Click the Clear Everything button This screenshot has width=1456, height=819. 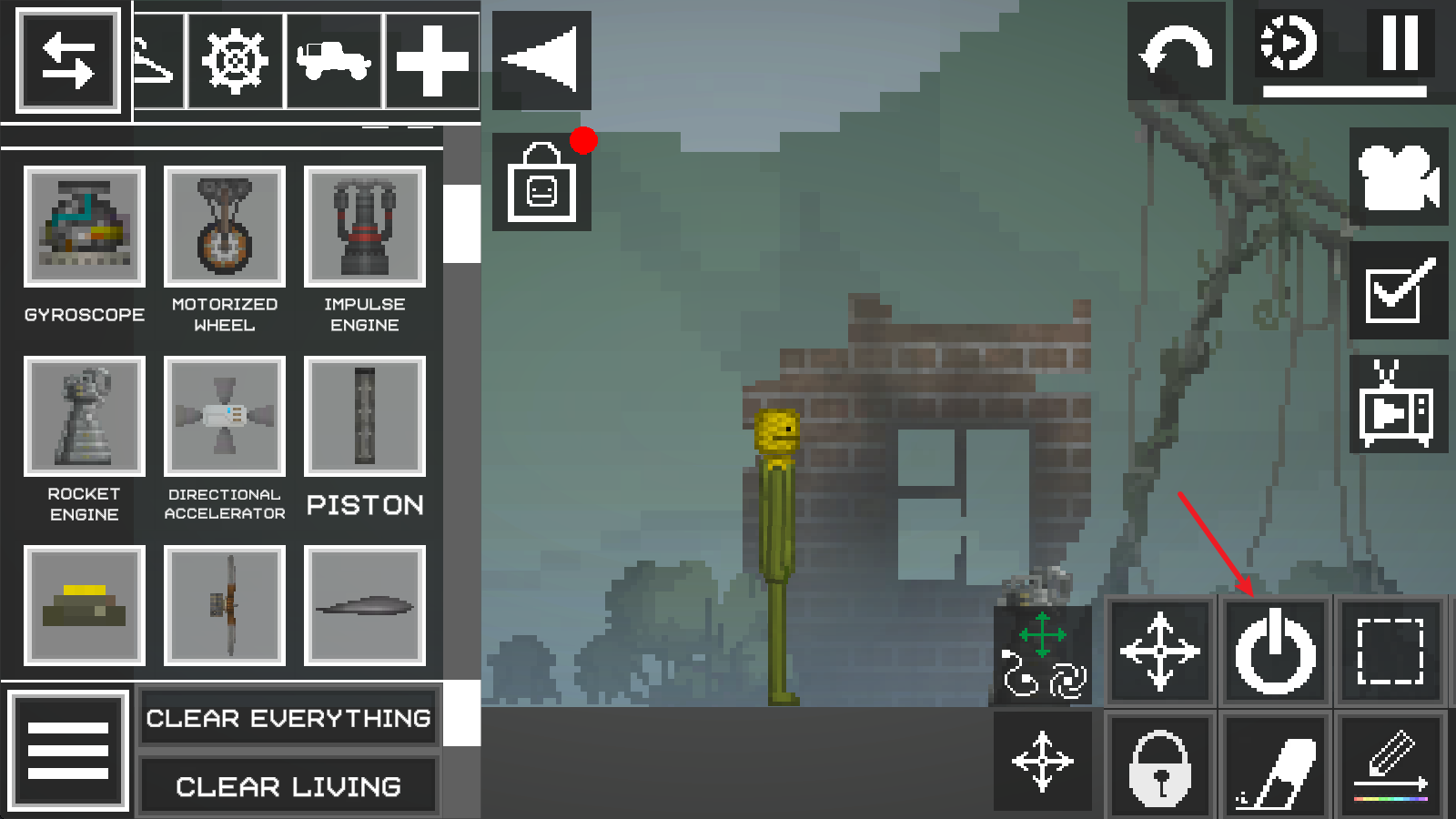288,718
